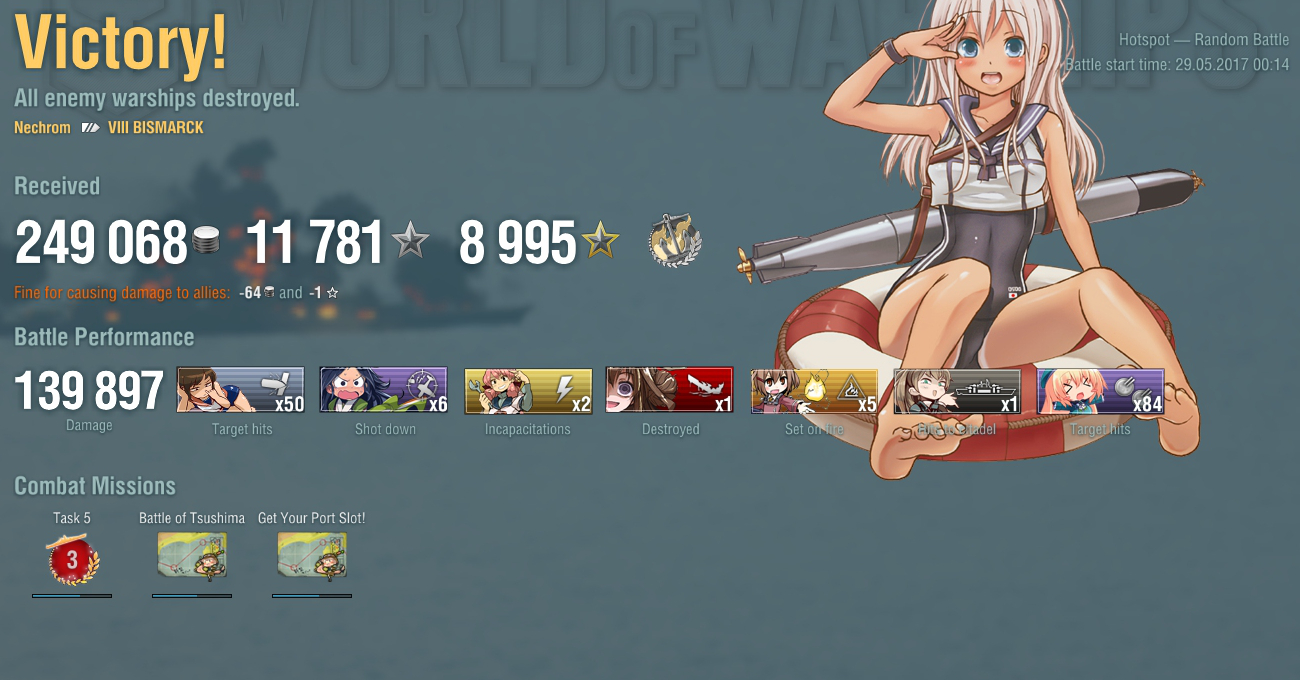Screen dimensions: 1300x680
Task: Select the Target hits x84 ribbon
Action: tap(1101, 390)
